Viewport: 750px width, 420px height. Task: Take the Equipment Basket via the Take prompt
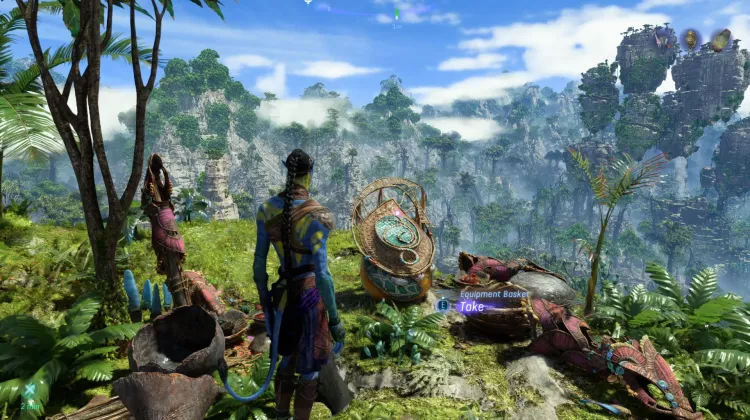pos(472,307)
